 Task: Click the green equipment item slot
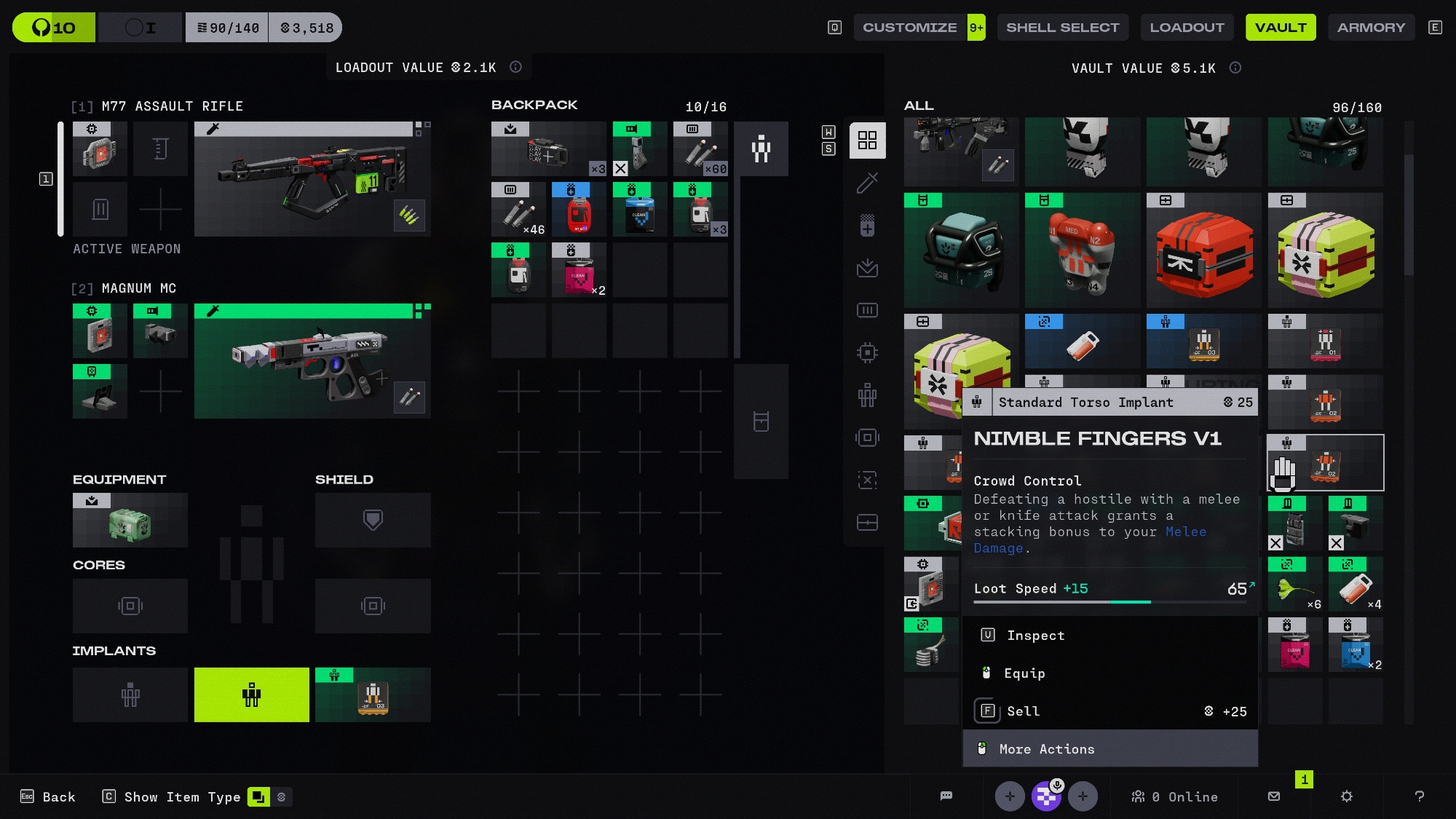pyautogui.click(x=130, y=521)
